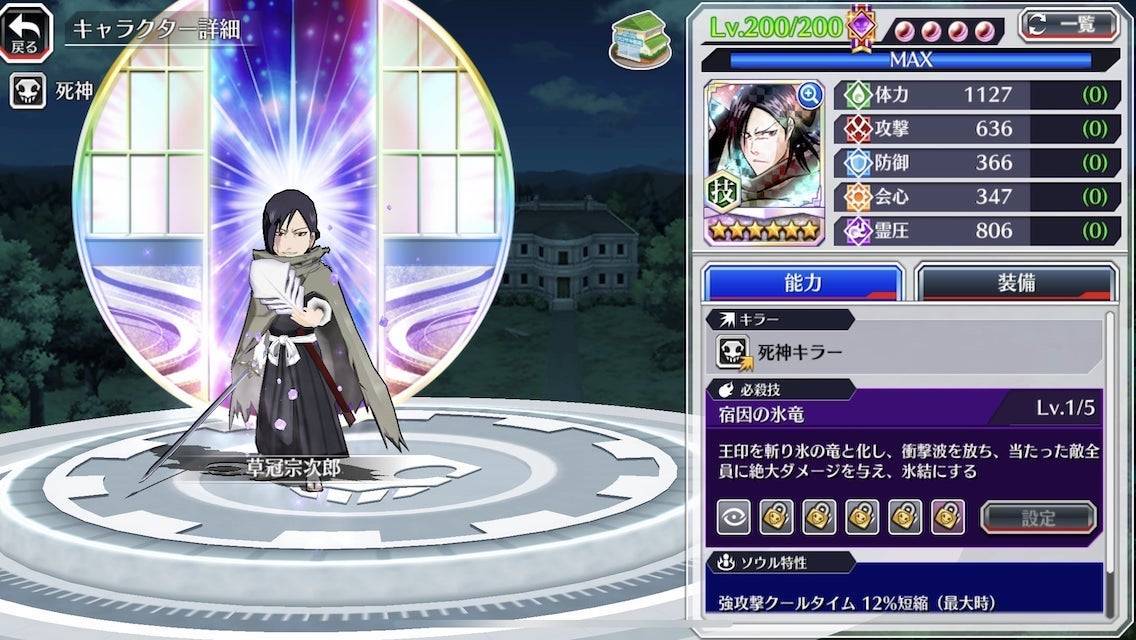Switch to the 能力 tab
1136x640 pixels.
pos(802,283)
